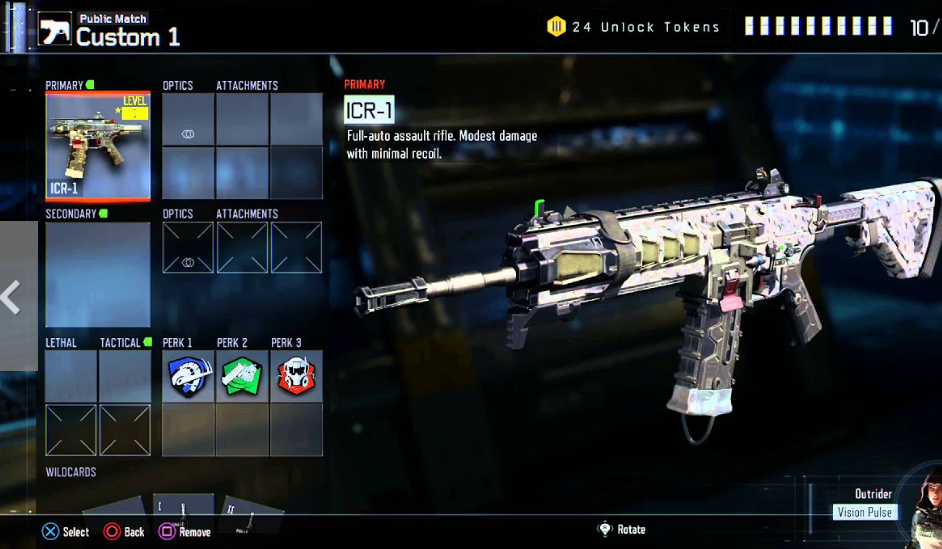942x549 pixels.
Task: Select the green Perk 2 icon
Action: click(x=242, y=377)
